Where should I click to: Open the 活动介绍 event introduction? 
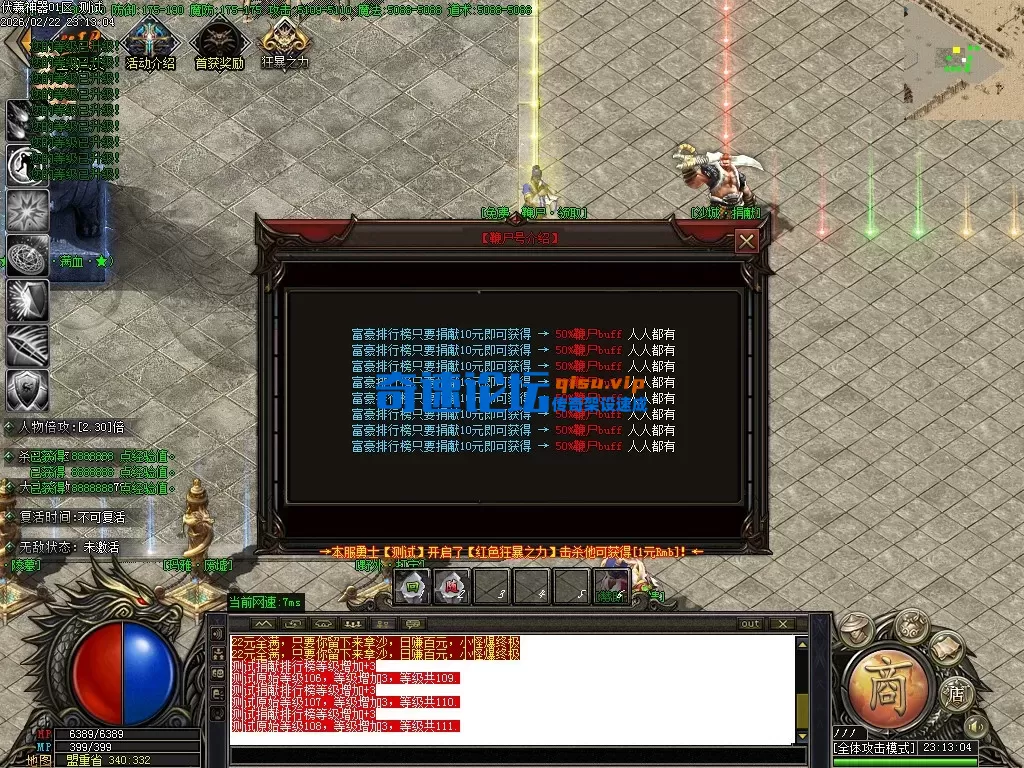click(x=150, y=45)
